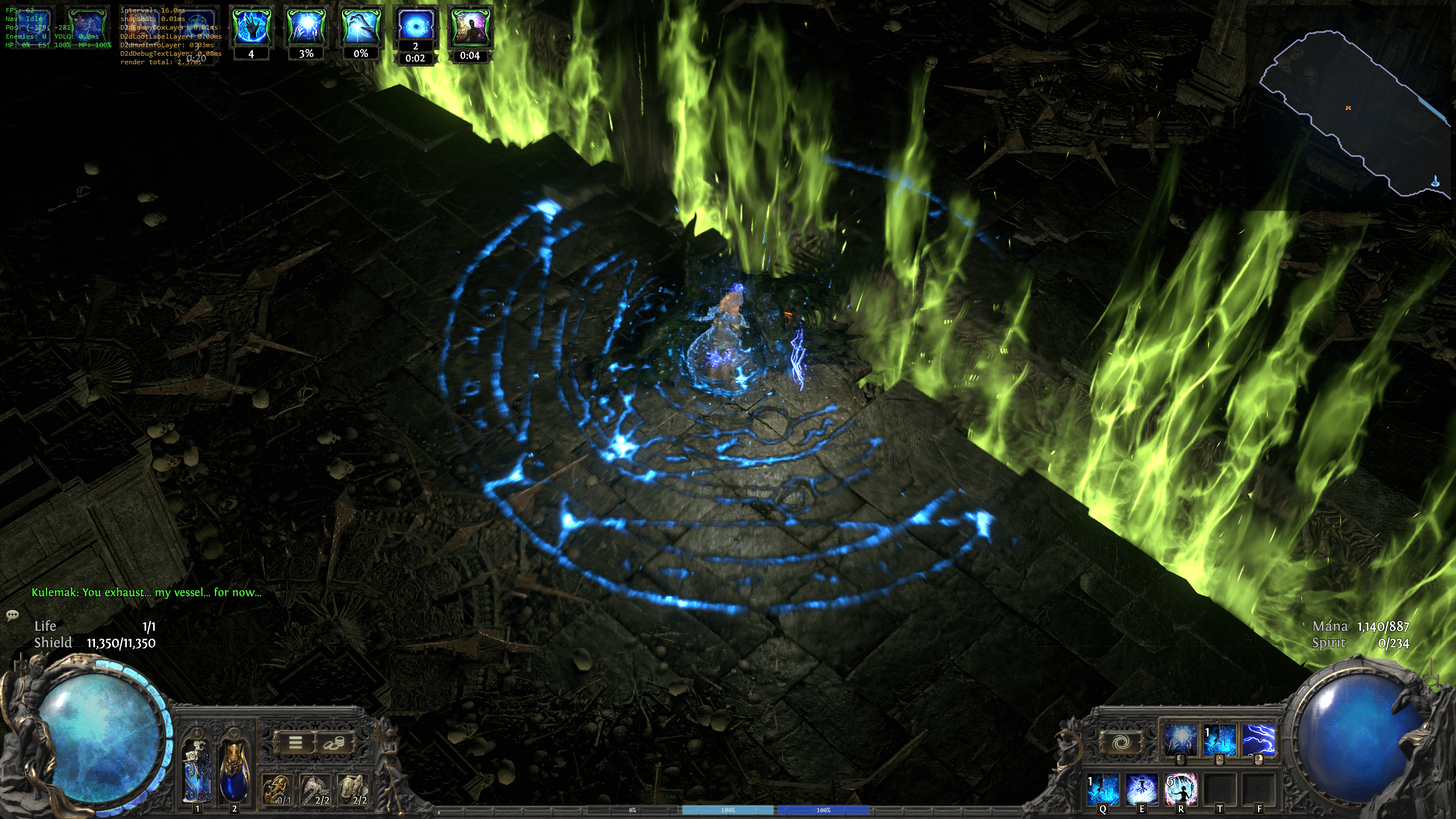
Task: Open the main menu (three-line button)
Action: point(295,742)
